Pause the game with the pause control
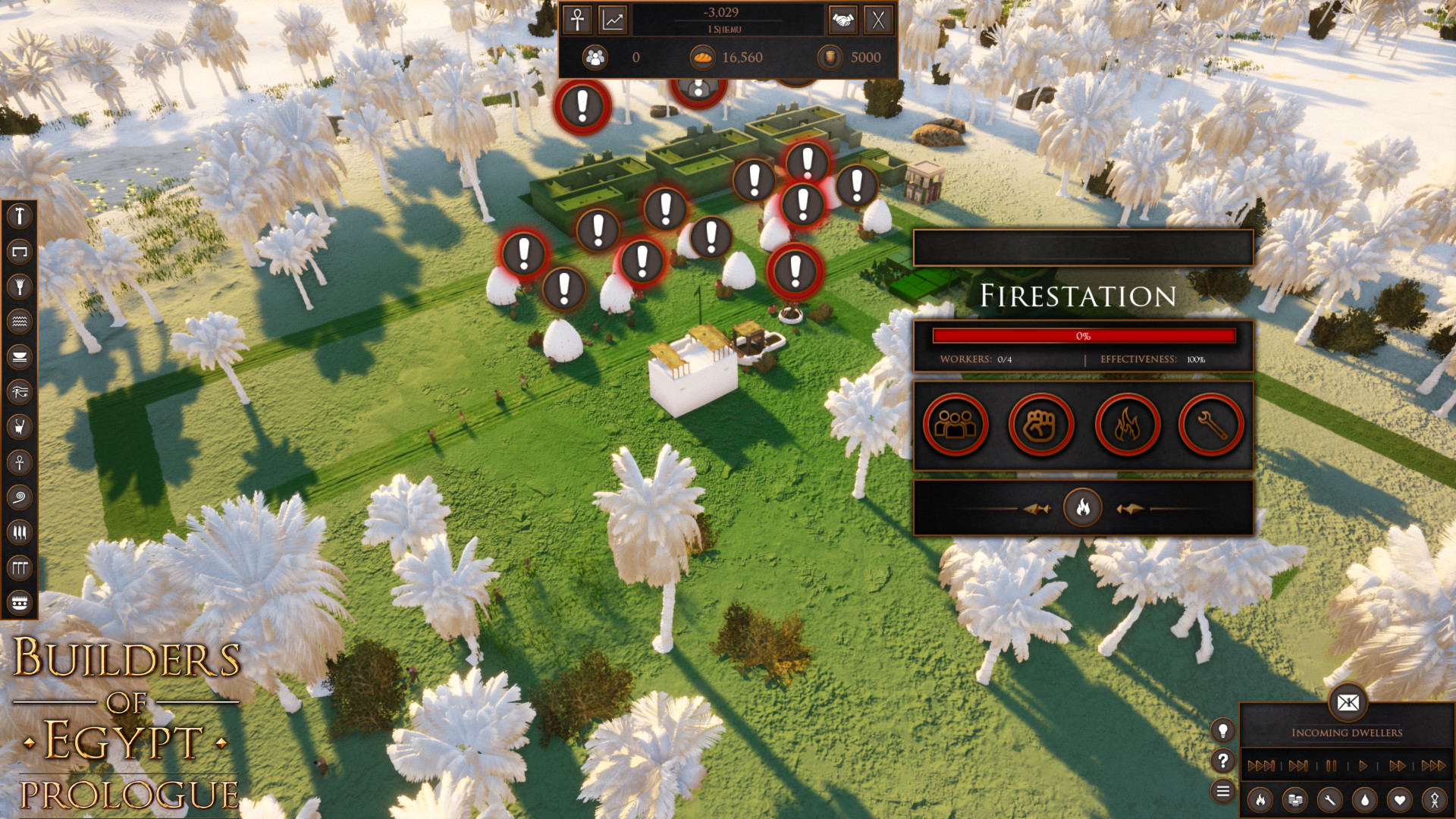This screenshot has height=819, width=1456. (x=1330, y=767)
